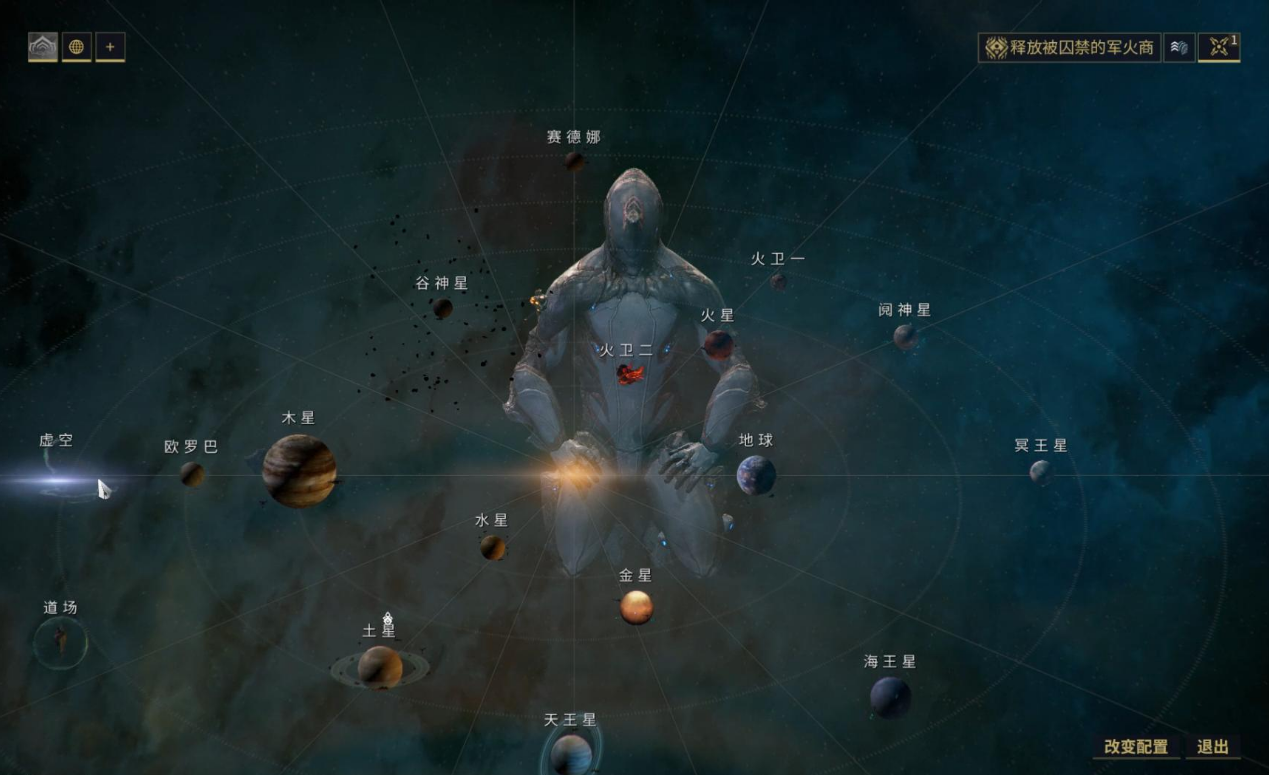Choose the 冥王星 planet node
This screenshot has width=1269, height=775.
(1040, 471)
